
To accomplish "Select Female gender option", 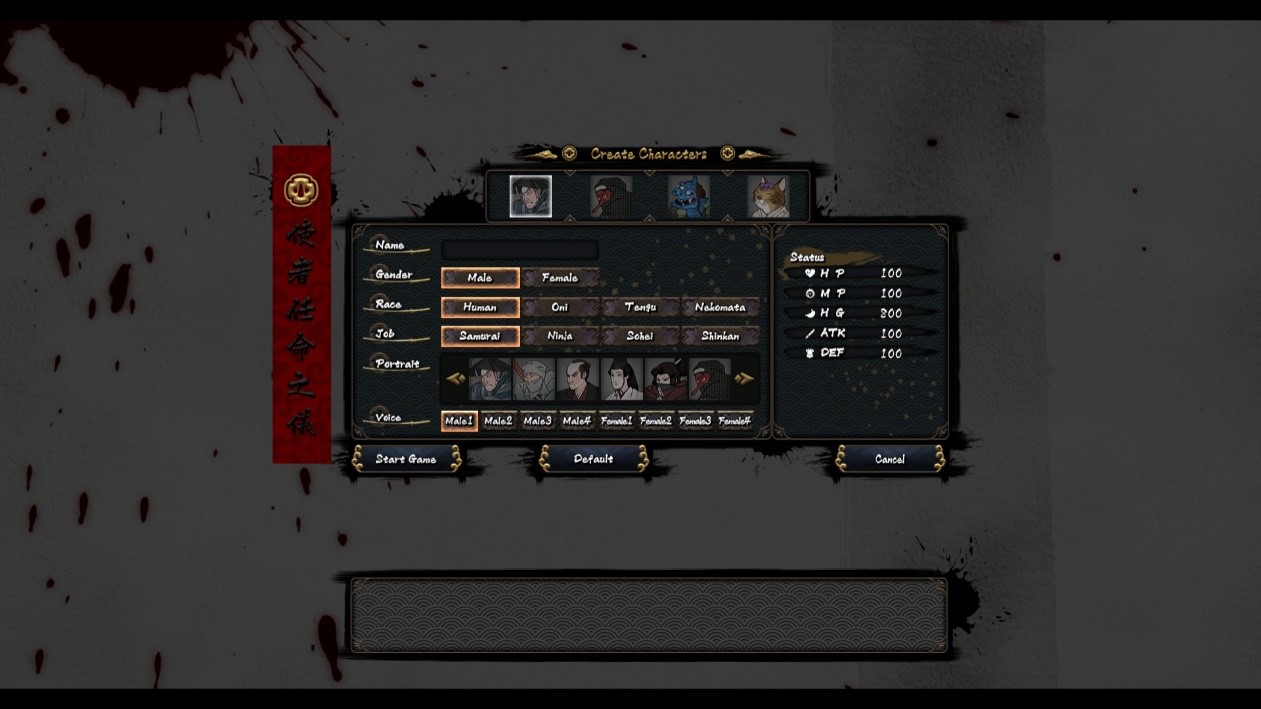I will click(559, 278).
